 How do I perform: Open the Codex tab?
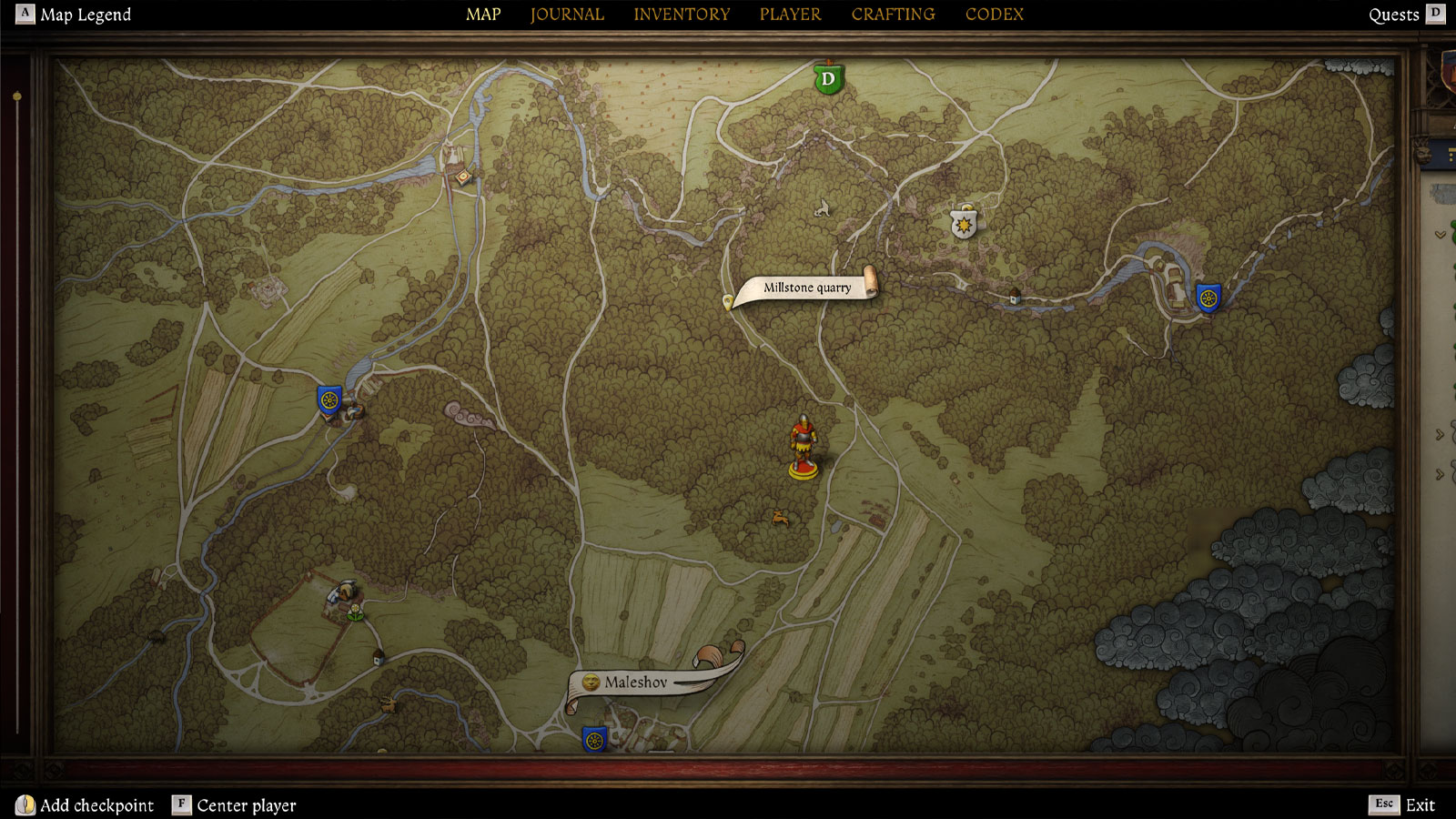994,15
